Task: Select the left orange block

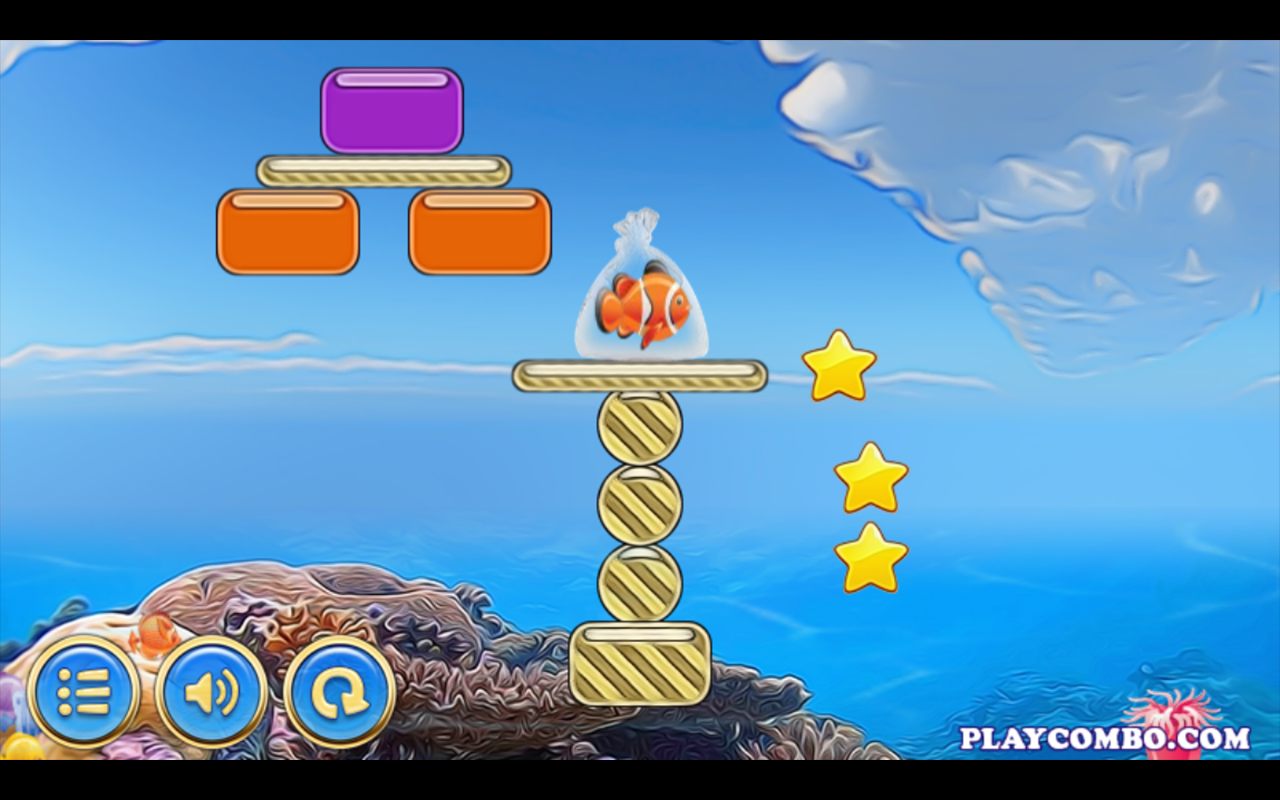Action: tap(286, 231)
